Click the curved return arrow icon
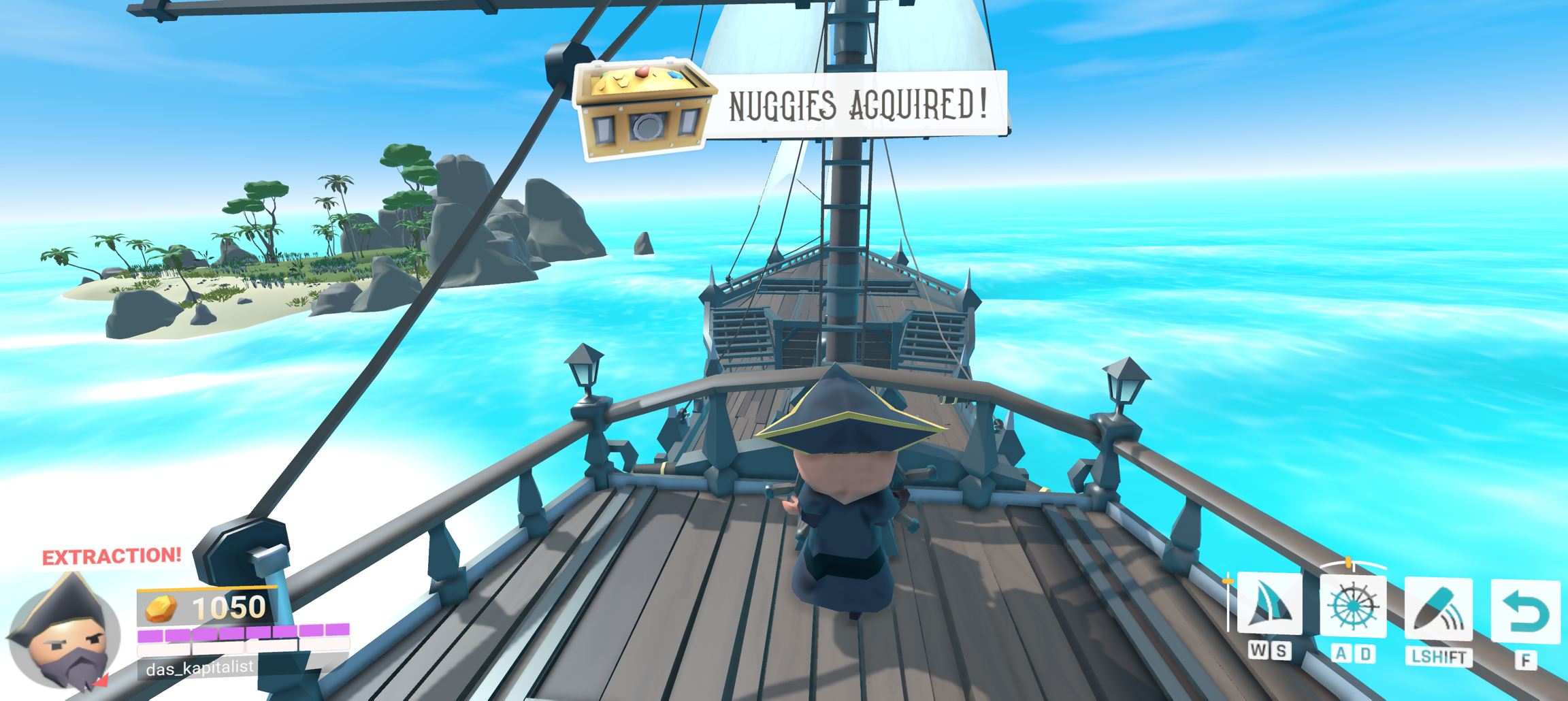This screenshot has width=1568, height=701. coord(1524,611)
